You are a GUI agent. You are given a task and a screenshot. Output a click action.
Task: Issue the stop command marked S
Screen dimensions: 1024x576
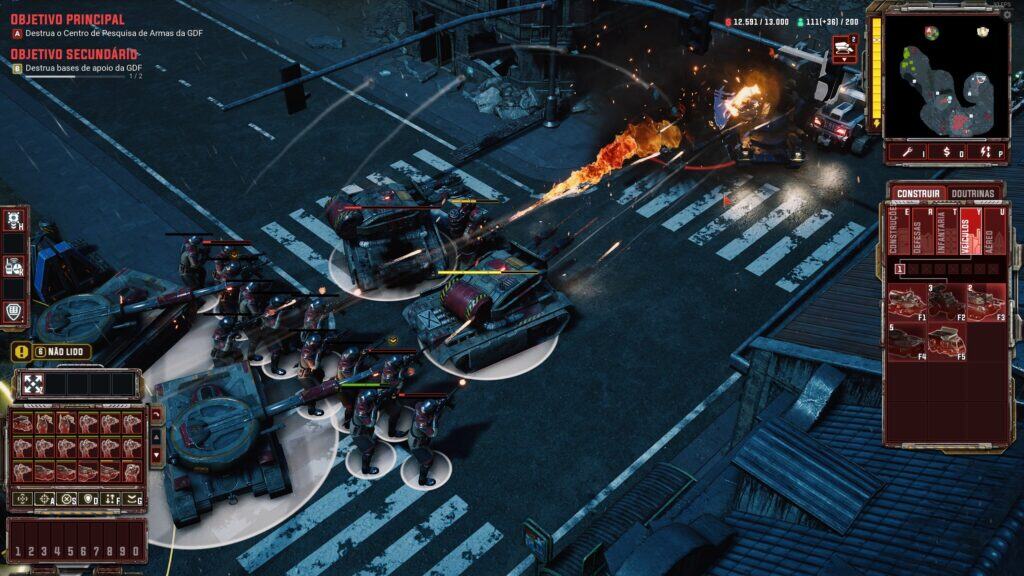pos(67,498)
